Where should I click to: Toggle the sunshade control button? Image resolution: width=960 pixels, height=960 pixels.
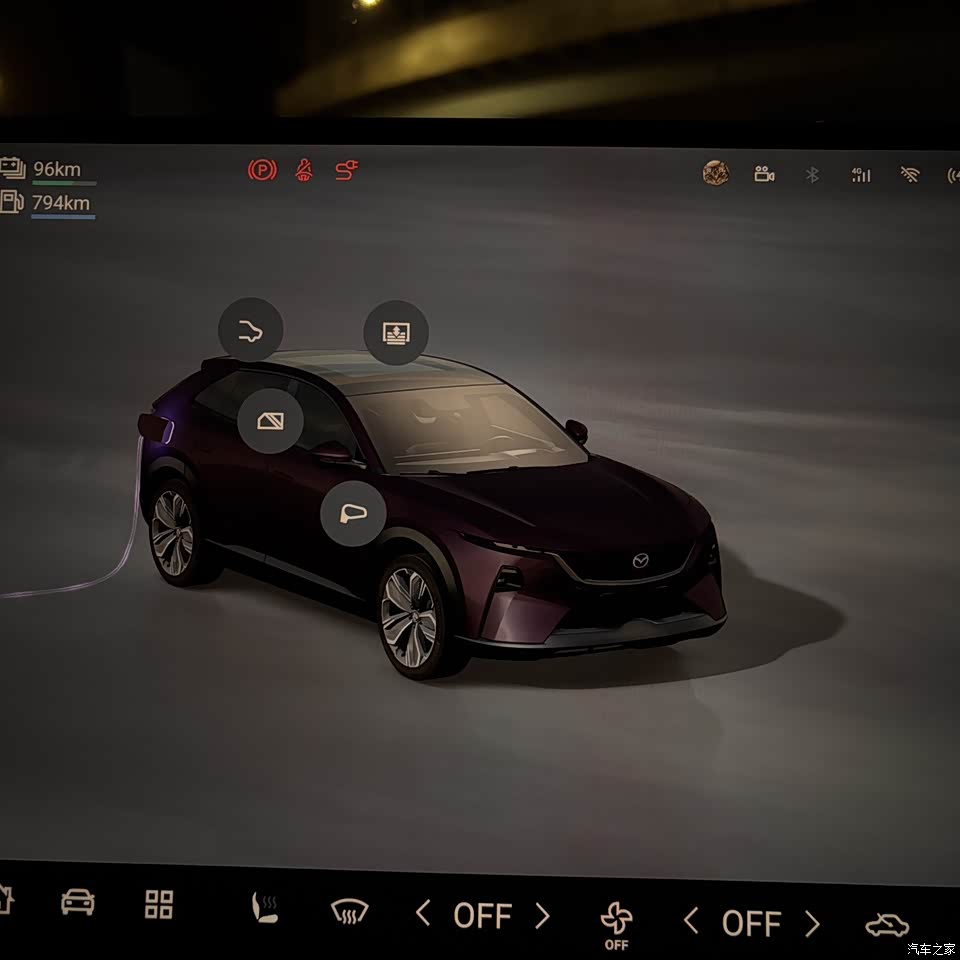(396, 332)
